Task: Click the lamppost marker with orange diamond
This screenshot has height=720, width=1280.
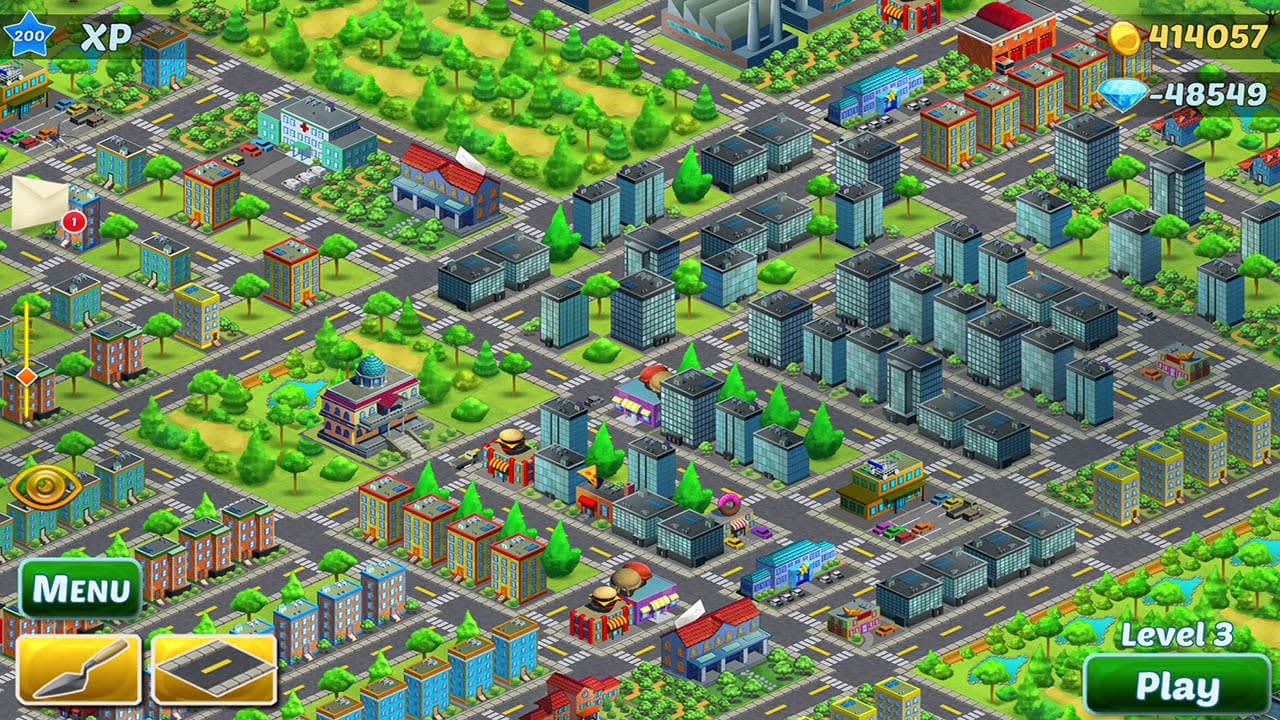Action: click(26, 377)
